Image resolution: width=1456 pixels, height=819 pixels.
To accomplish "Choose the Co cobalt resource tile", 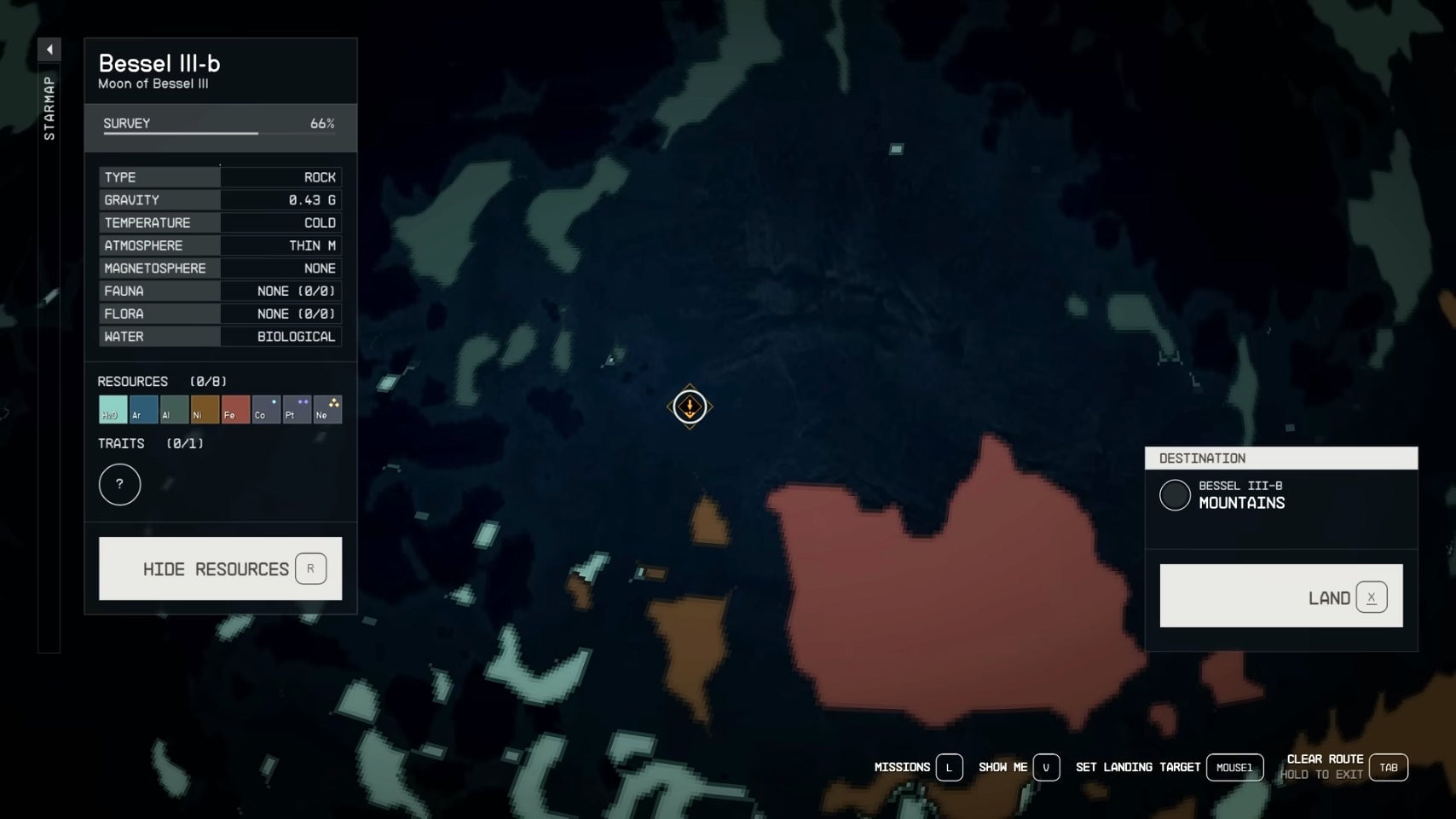I will coord(266,410).
